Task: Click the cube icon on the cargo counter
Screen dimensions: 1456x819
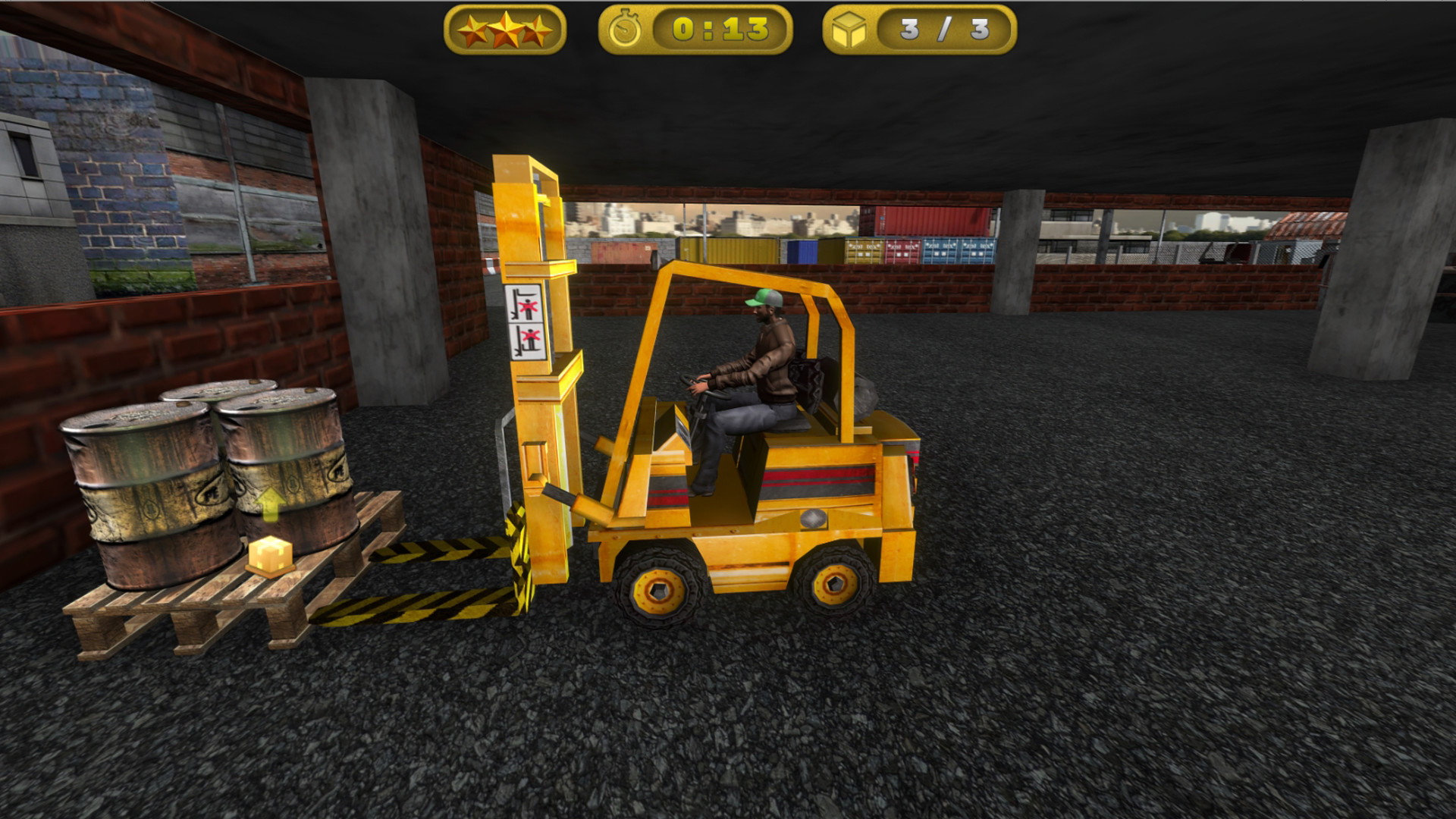Action: [x=851, y=29]
